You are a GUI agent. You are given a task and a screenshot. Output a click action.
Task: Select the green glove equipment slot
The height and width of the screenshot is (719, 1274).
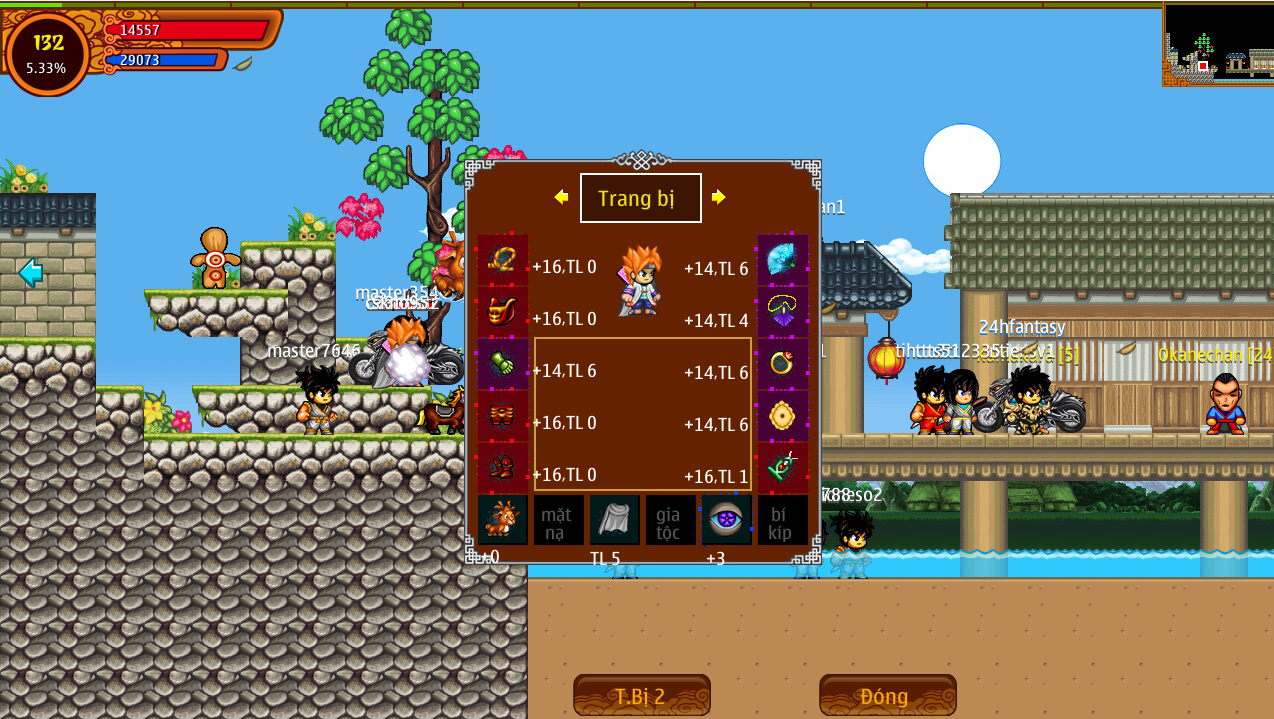point(502,365)
